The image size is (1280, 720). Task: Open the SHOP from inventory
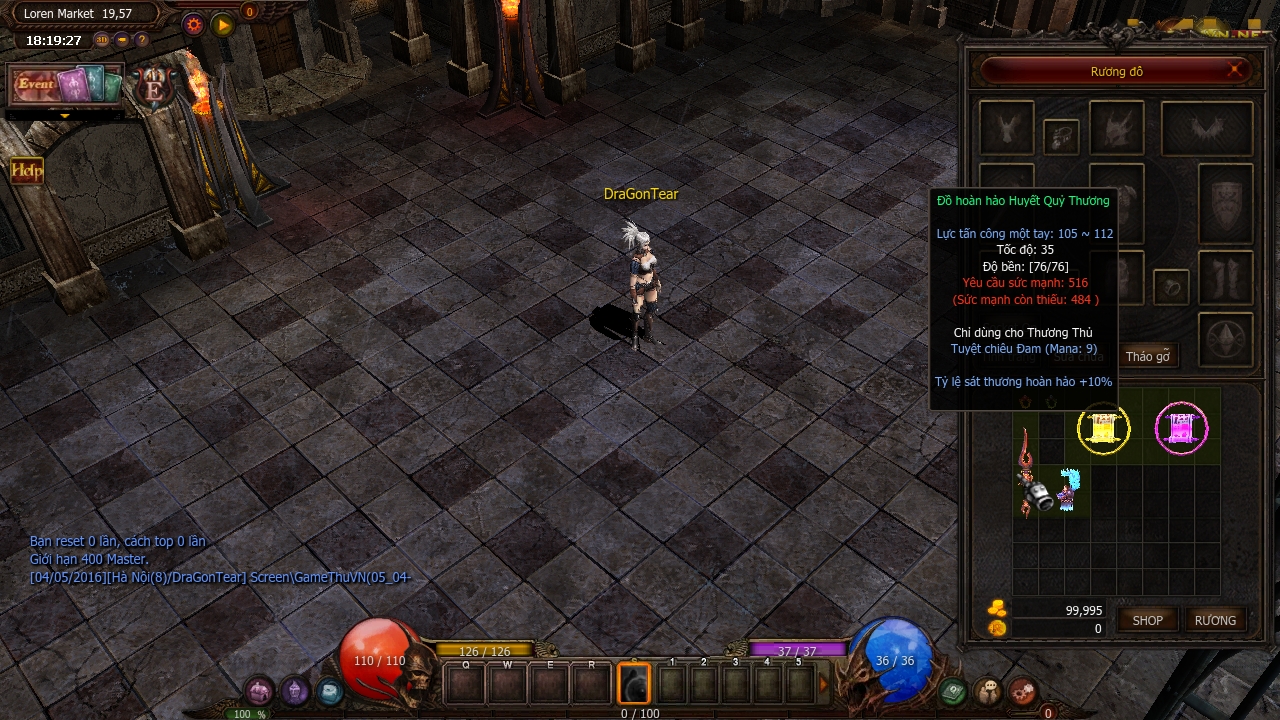click(x=1147, y=620)
